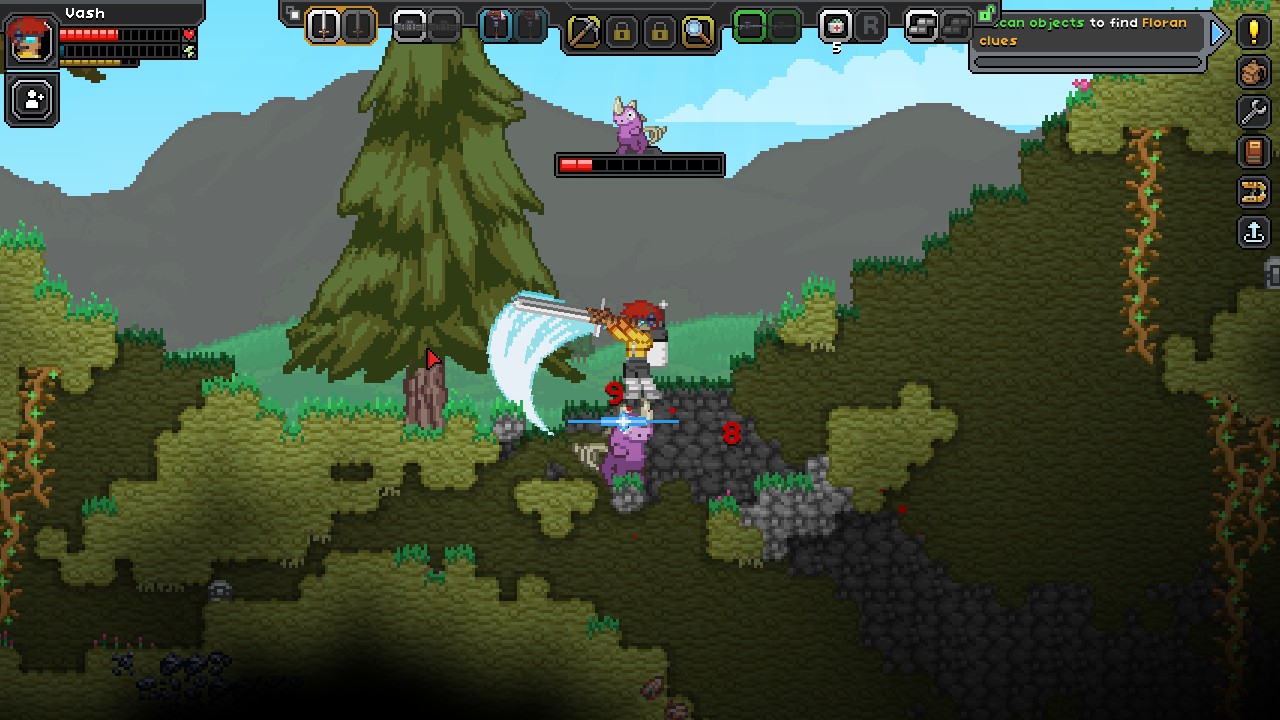This screenshot has width=1280, height=720.
Task: Toggle the green hotbar lock icon
Action: (986, 13)
